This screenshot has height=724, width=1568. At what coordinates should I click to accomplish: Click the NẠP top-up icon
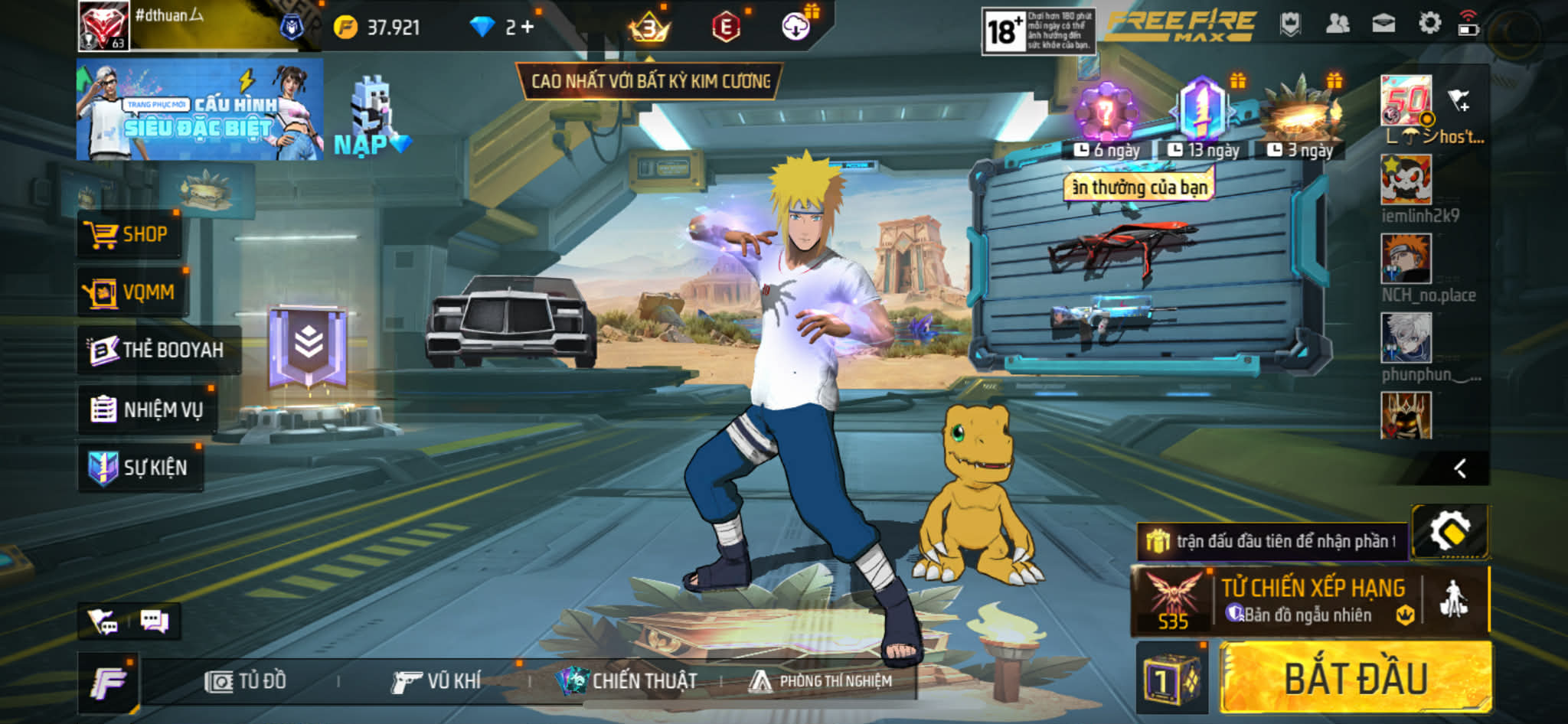pyautogui.click(x=372, y=119)
